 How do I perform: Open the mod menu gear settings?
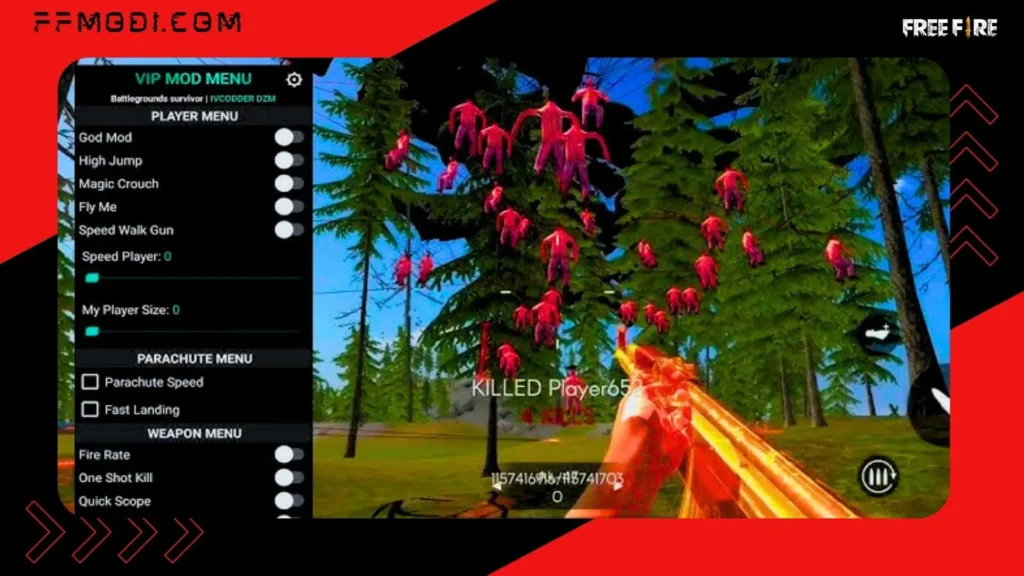click(294, 80)
